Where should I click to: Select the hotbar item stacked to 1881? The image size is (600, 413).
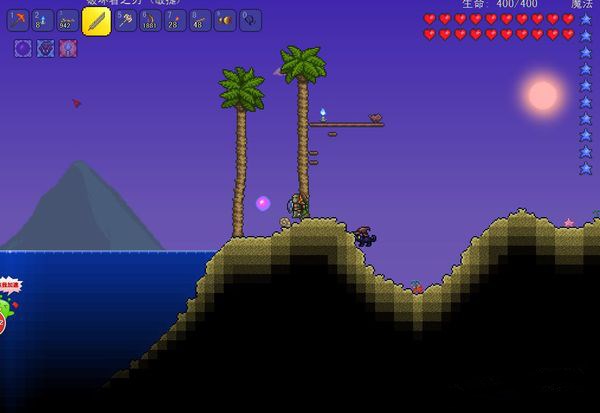pos(150,19)
